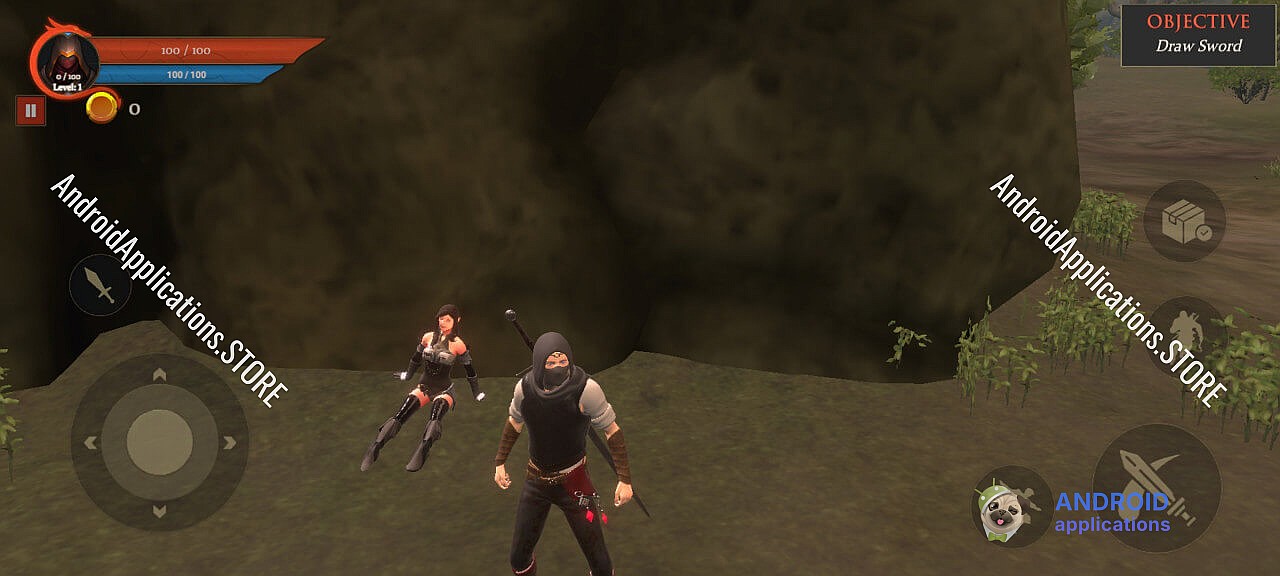Tap the down arrow on the movement pad

click(x=159, y=510)
